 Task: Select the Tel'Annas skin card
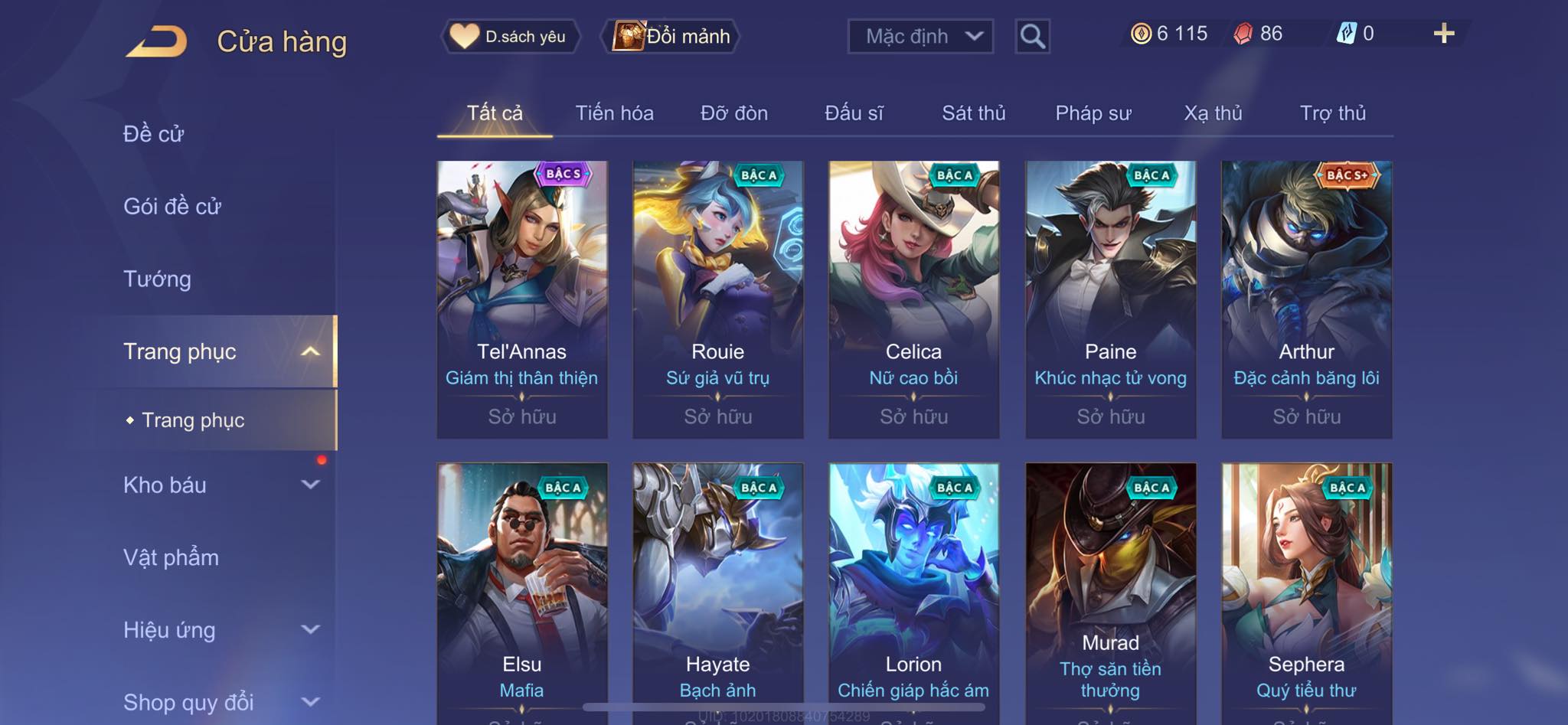[x=522, y=299]
